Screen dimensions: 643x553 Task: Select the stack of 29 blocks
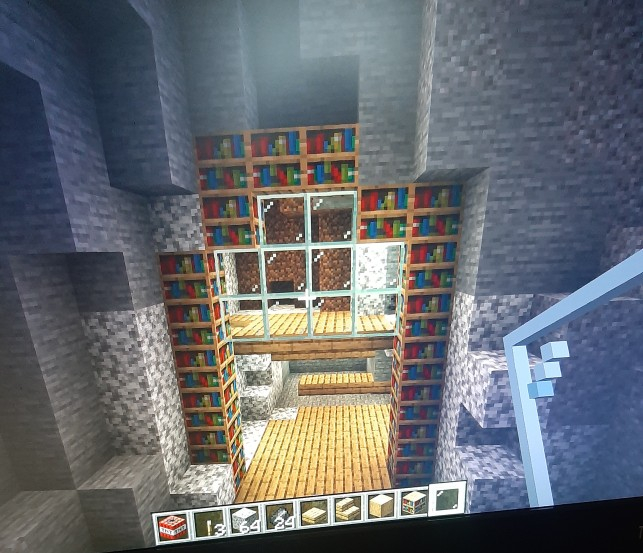point(280,516)
